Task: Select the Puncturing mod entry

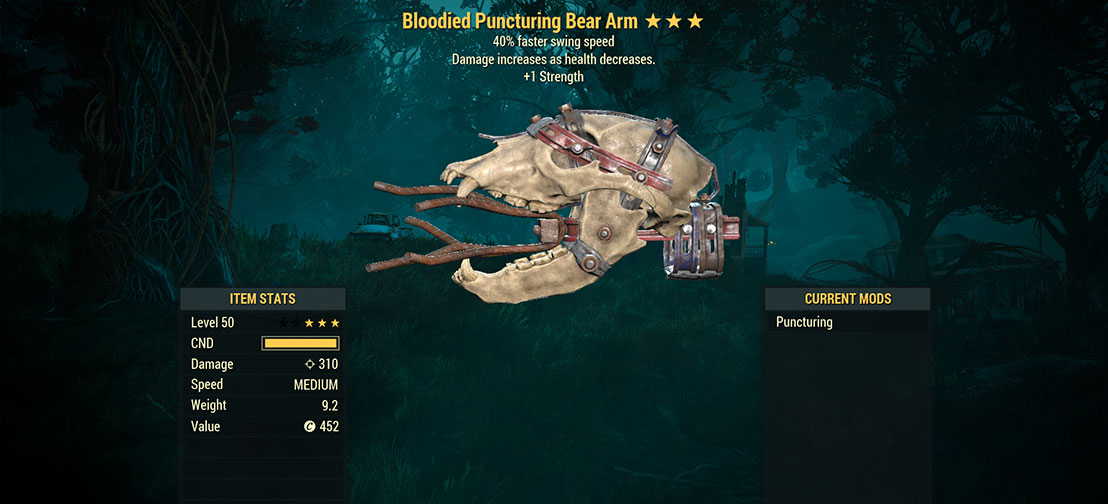Action: pos(805,322)
